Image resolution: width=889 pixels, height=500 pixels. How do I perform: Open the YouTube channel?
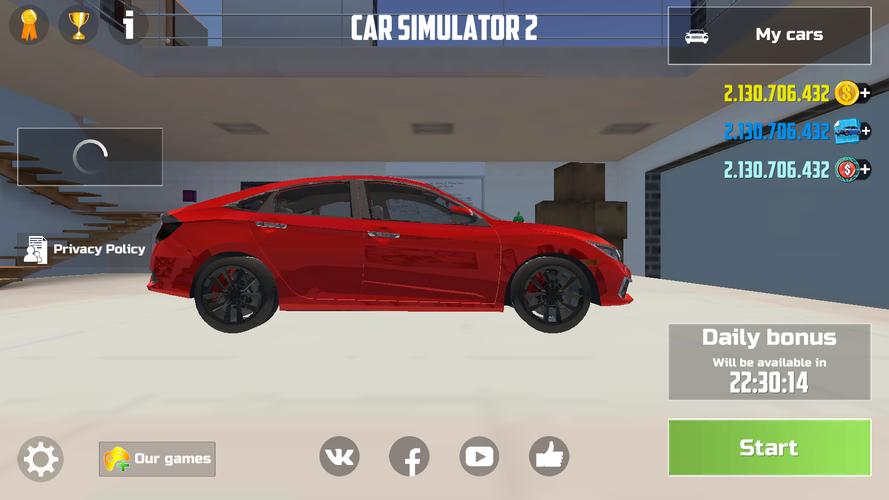tap(479, 457)
